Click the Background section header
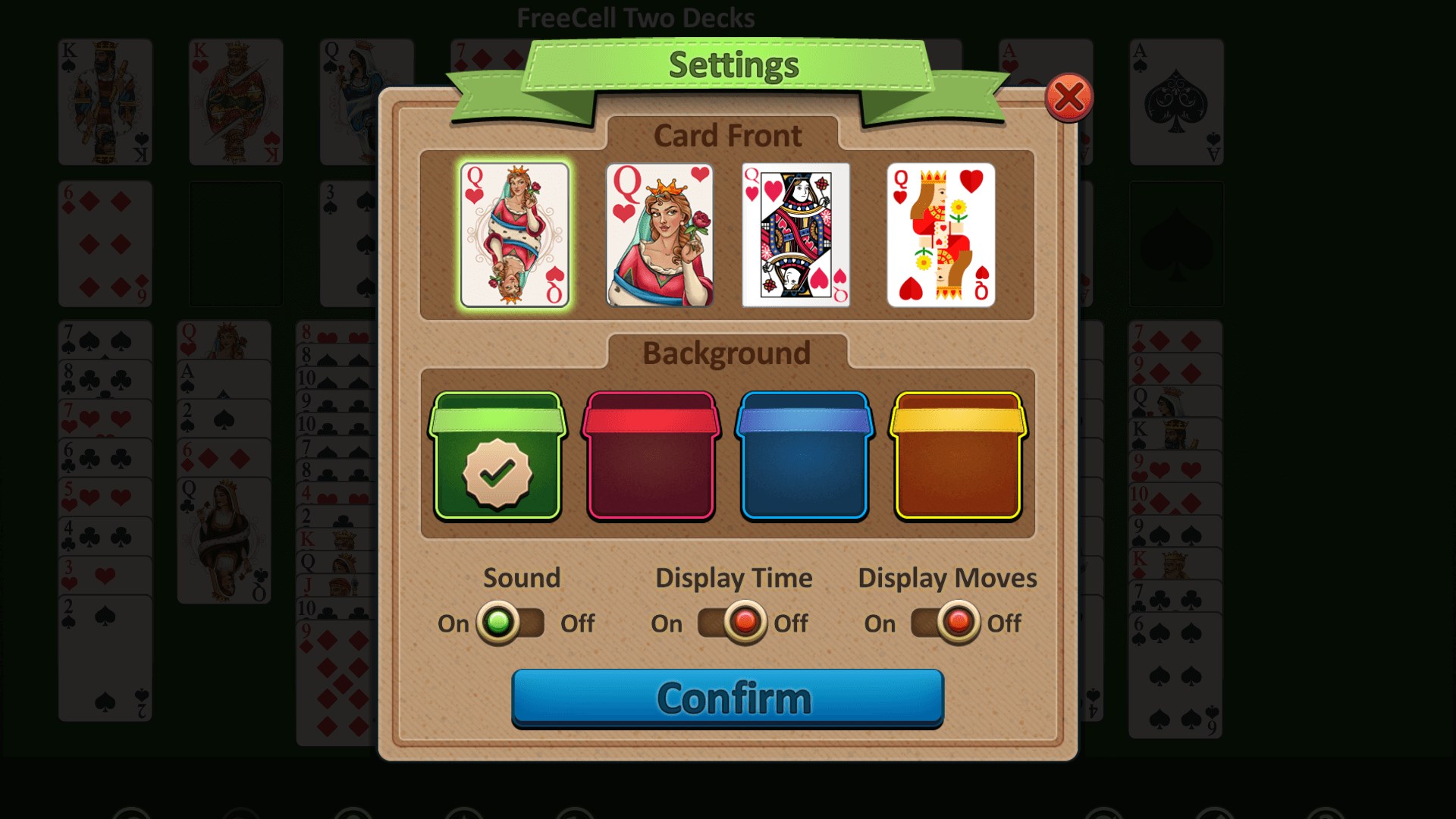The image size is (1456, 819). (x=727, y=353)
